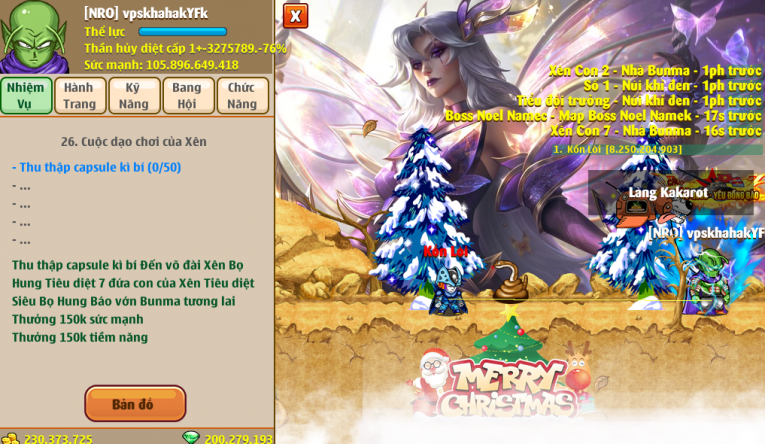Switch to the Nhiệm Vụ tab
This screenshot has width=765, height=444.
pos(26,95)
